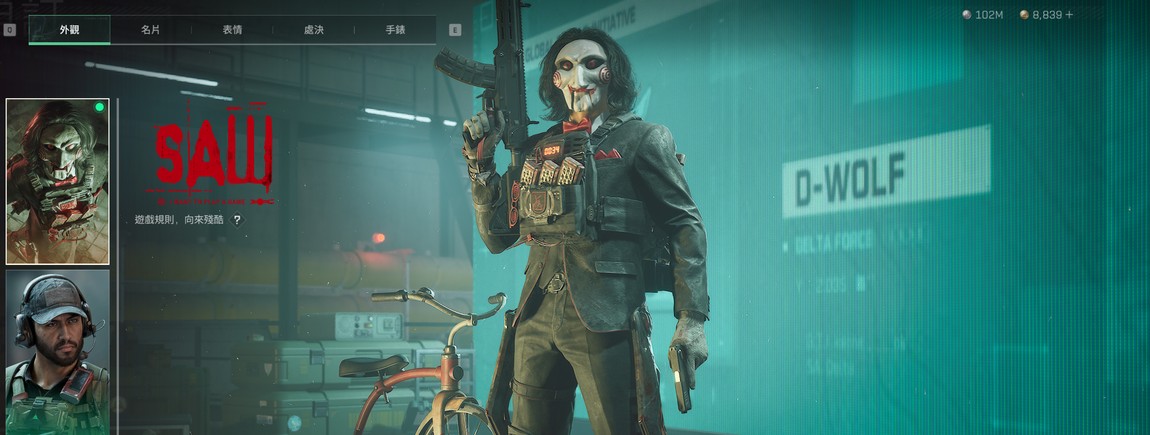Click the question mark help icon beside the skin description
Screen dimensions: 1150x435
point(237,219)
